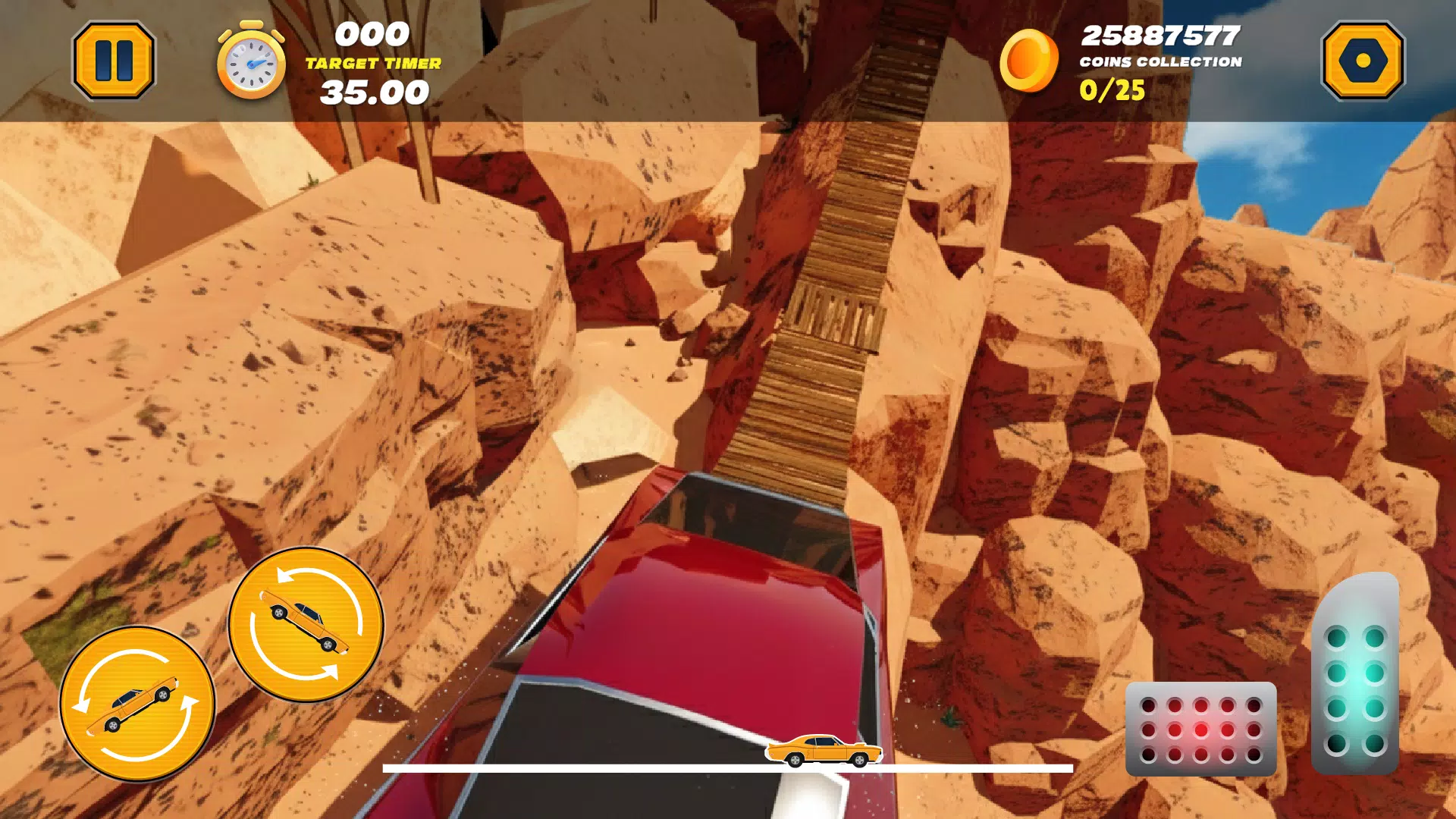Pause the game
The width and height of the screenshot is (1456, 819).
pyautogui.click(x=114, y=61)
